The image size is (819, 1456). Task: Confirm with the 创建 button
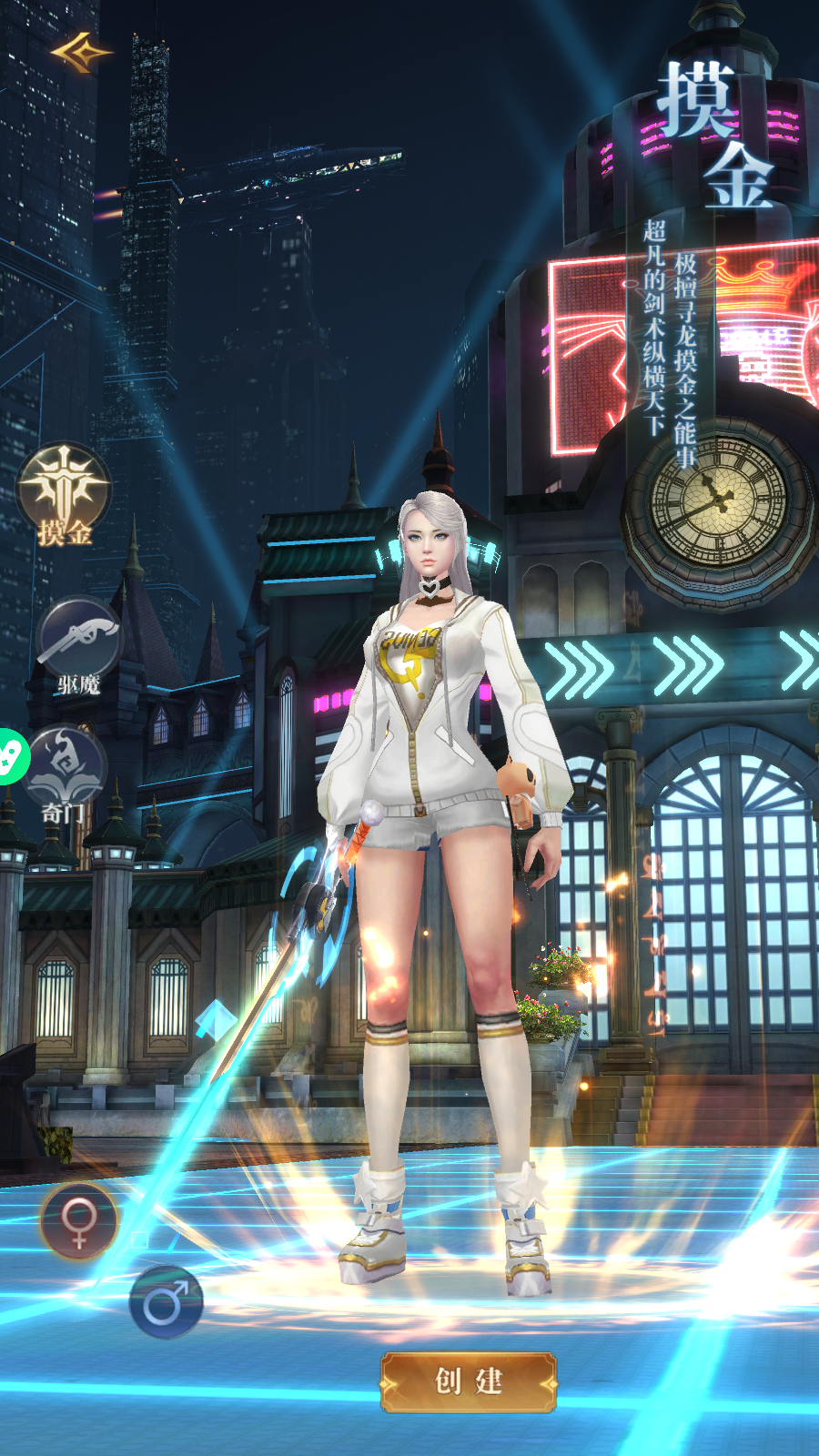pyautogui.click(x=468, y=1381)
